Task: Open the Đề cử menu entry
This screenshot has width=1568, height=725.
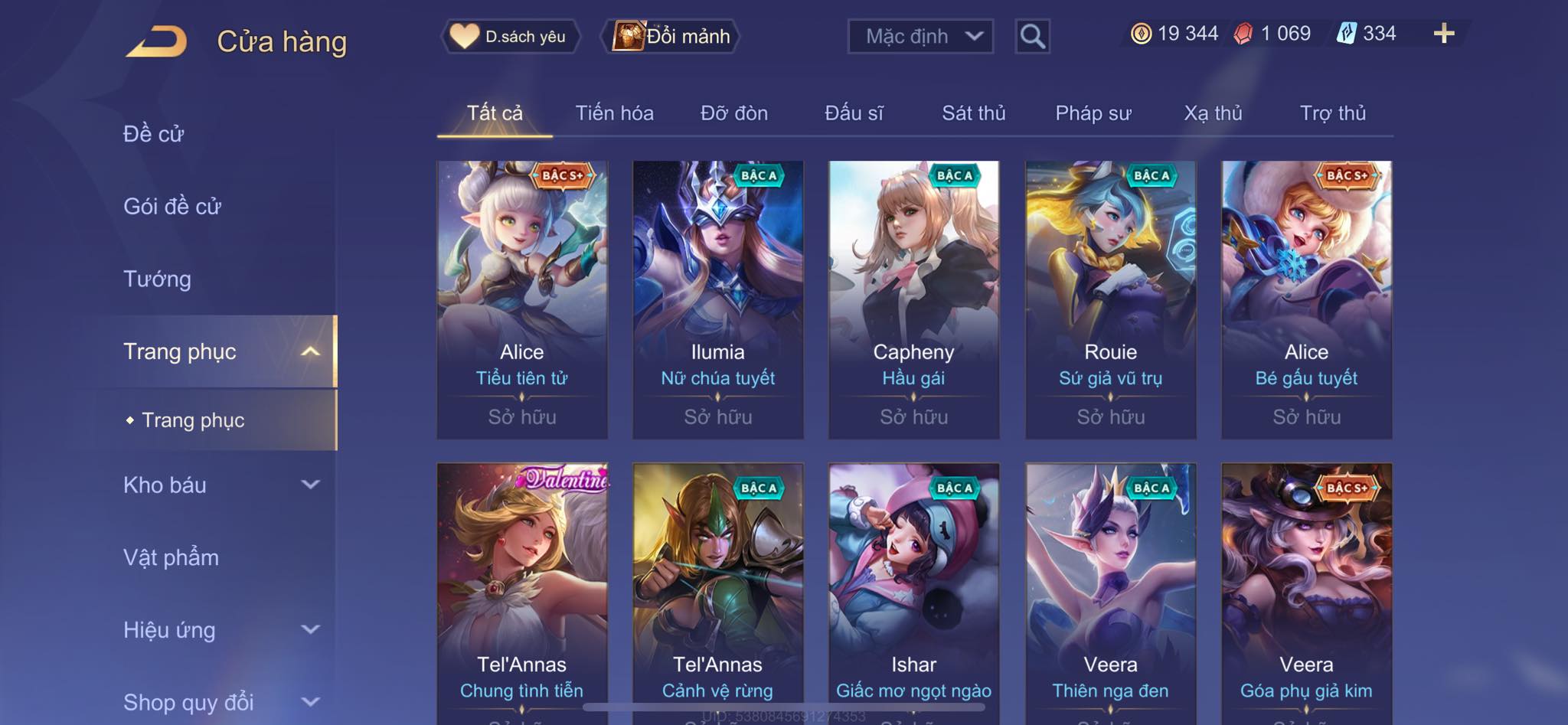Action: [x=154, y=134]
